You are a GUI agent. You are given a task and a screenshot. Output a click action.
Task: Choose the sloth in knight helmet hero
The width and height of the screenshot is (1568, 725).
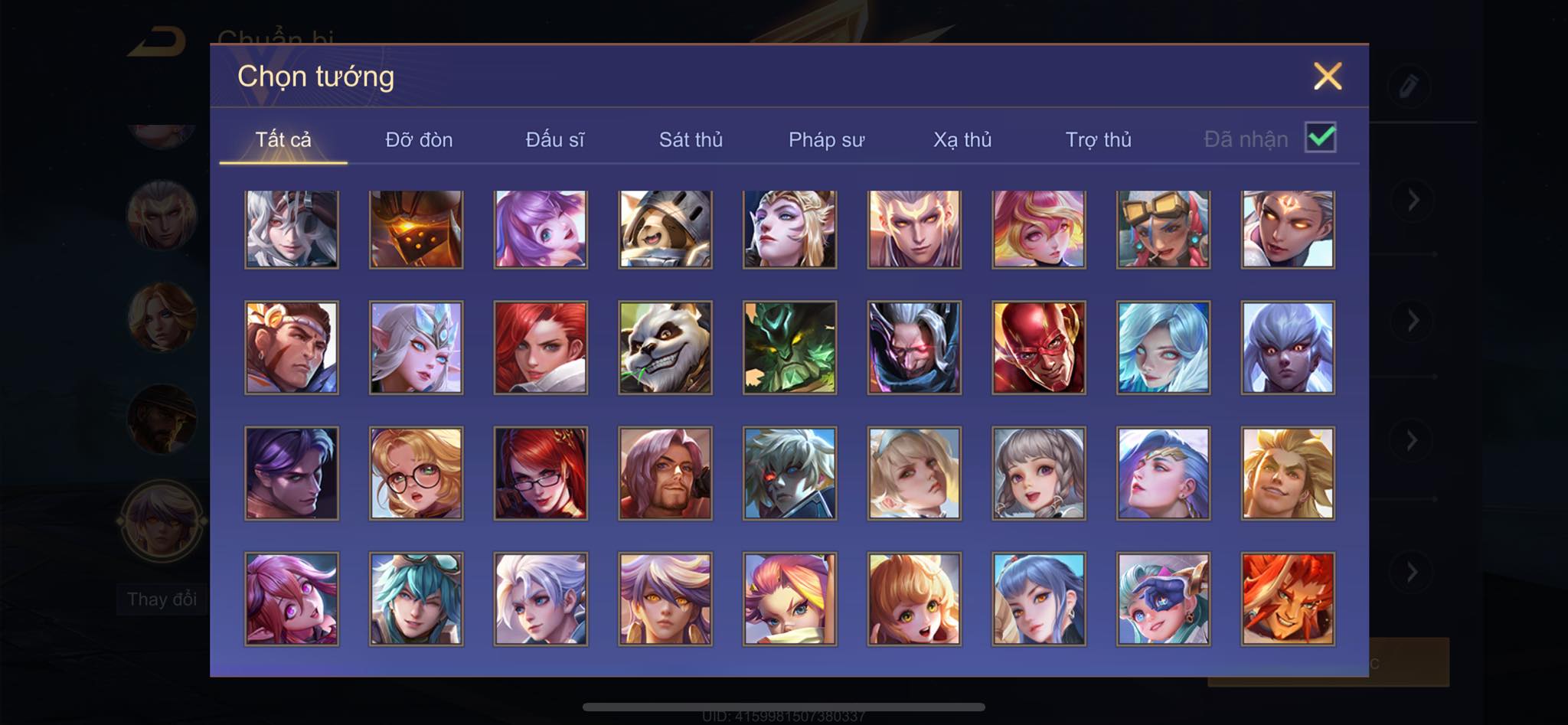(665, 229)
